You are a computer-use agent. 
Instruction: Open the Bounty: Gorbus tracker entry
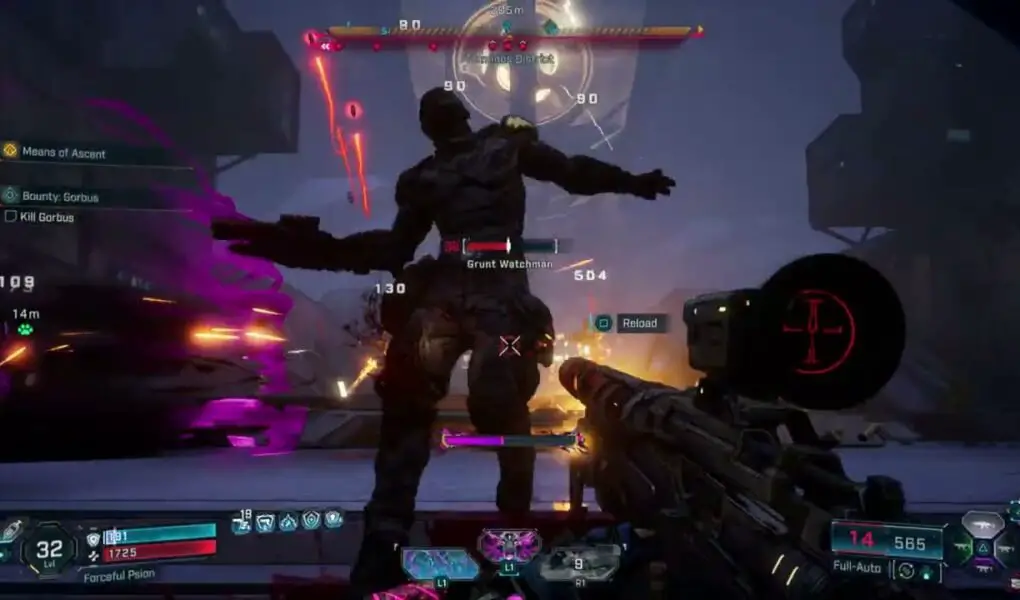coord(62,196)
